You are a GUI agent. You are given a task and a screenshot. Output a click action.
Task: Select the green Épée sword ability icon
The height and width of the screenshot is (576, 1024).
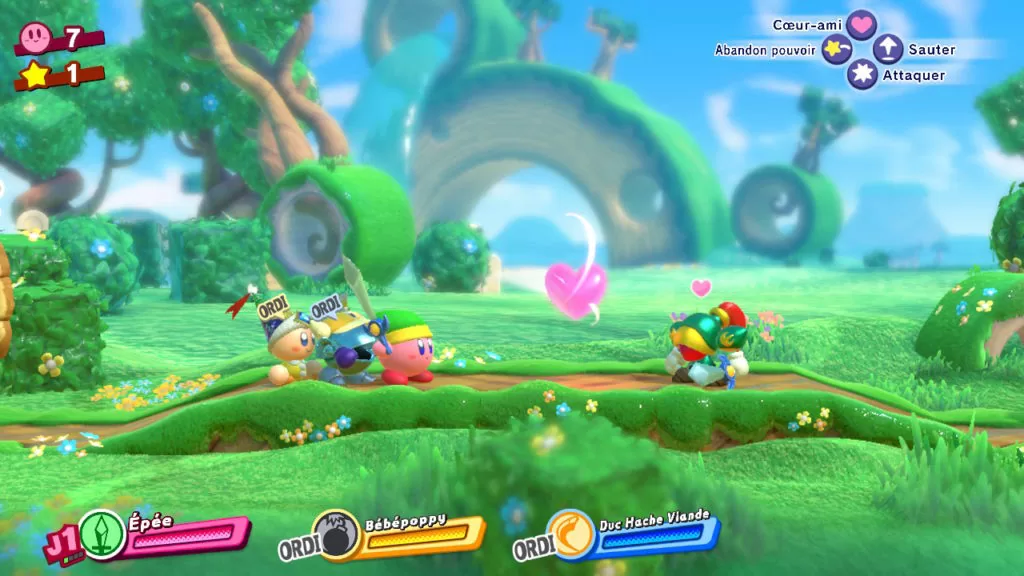pyautogui.click(x=101, y=533)
